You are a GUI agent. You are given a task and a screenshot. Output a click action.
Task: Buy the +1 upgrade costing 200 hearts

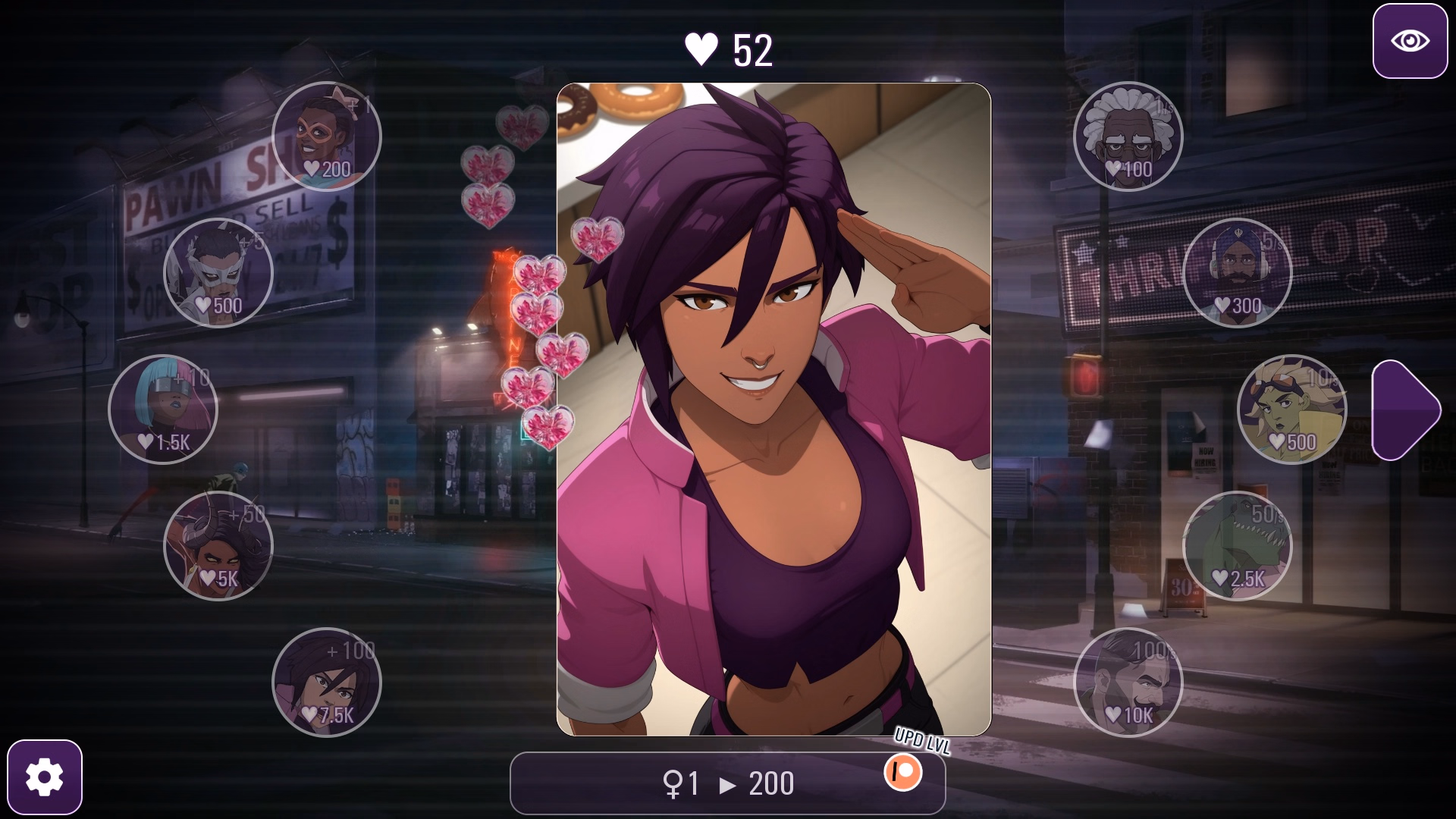point(326,136)
